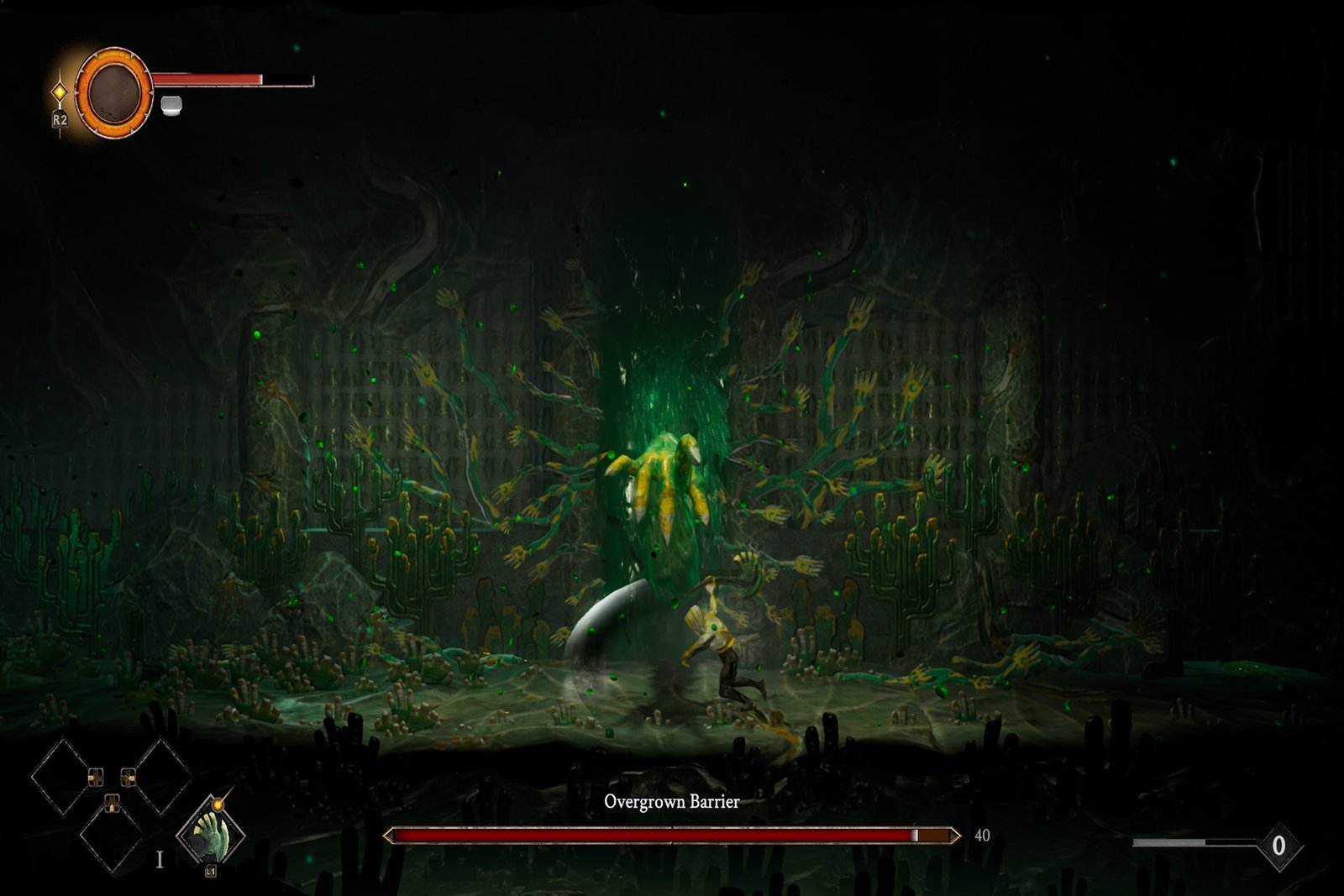Select the glowing orb on the ability slot corner
The height and width of the screenshot is (896, 1344).
[x=218, y=804]
